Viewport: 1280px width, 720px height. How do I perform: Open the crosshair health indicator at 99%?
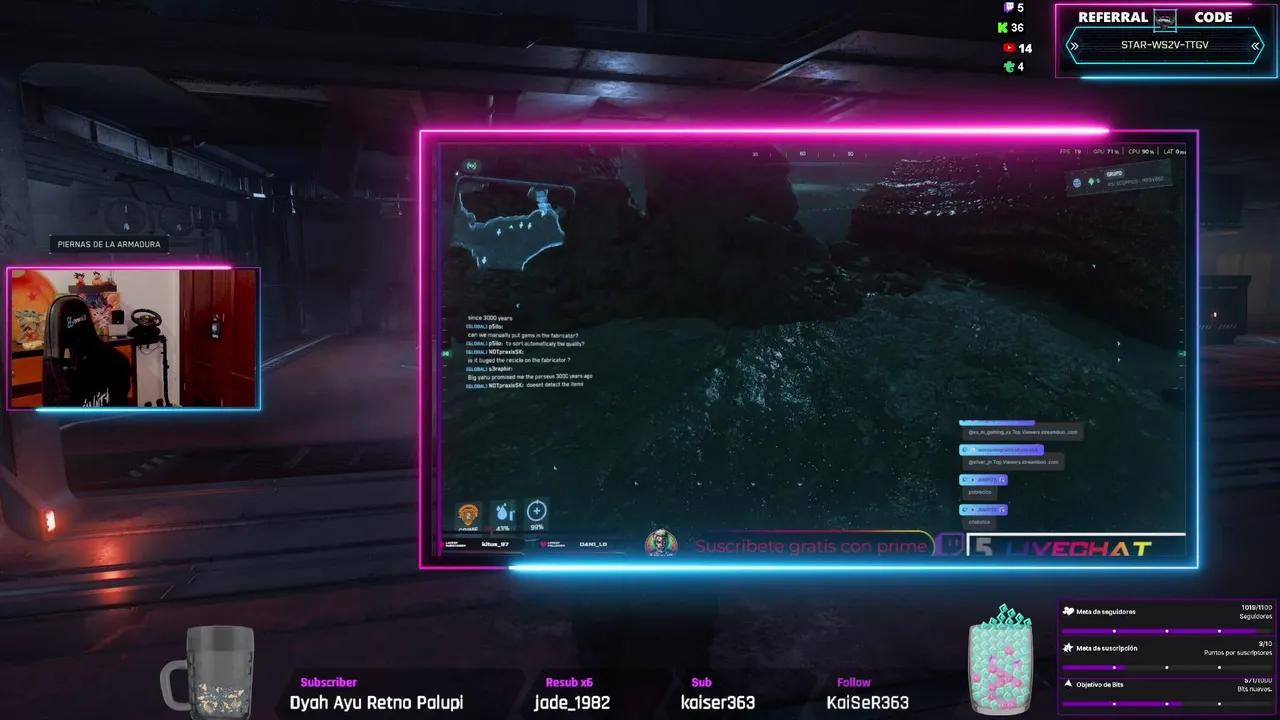pos(537,512)
